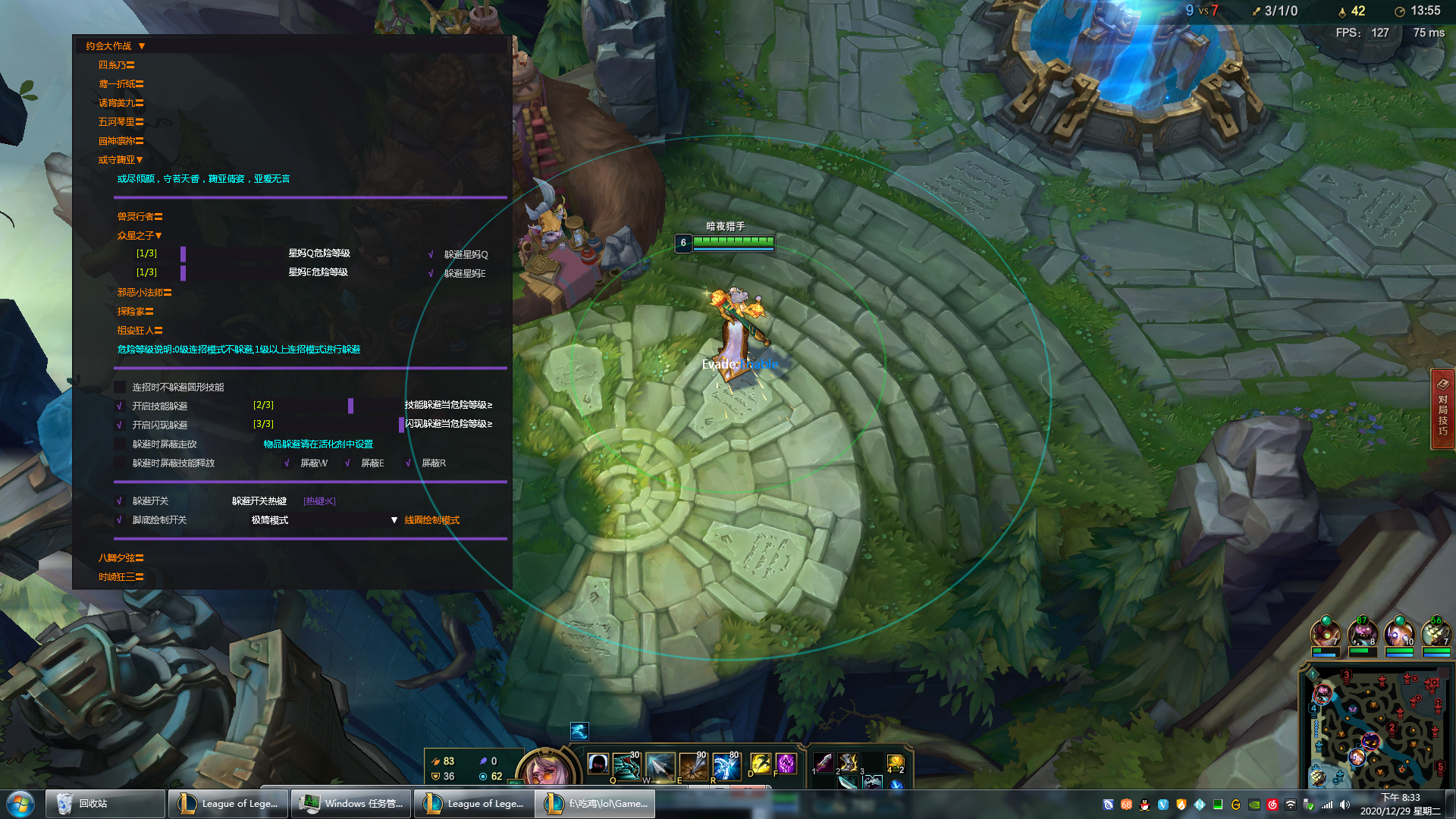Cast the Final Hour R ultimate

(726, 766)
